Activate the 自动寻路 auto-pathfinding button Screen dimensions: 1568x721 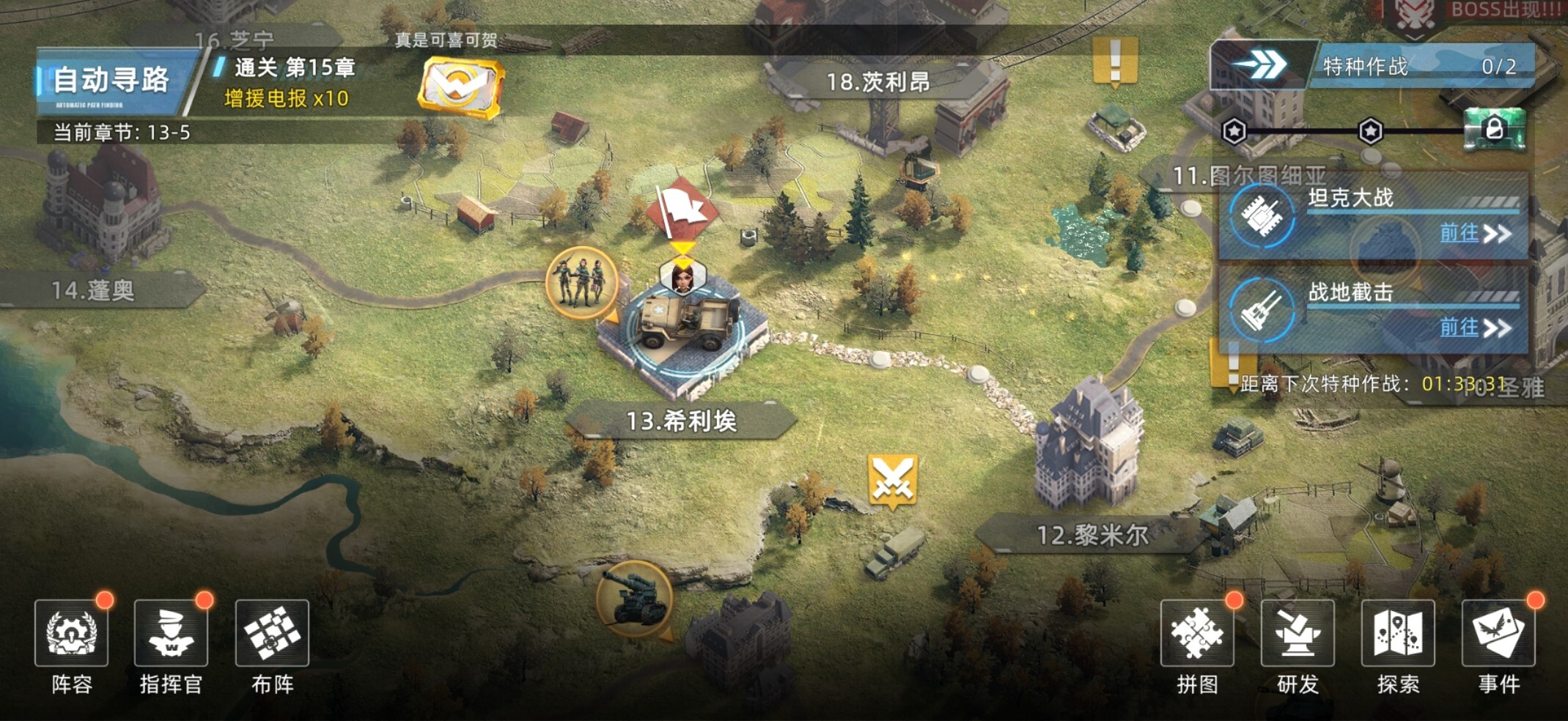[111, 81]
